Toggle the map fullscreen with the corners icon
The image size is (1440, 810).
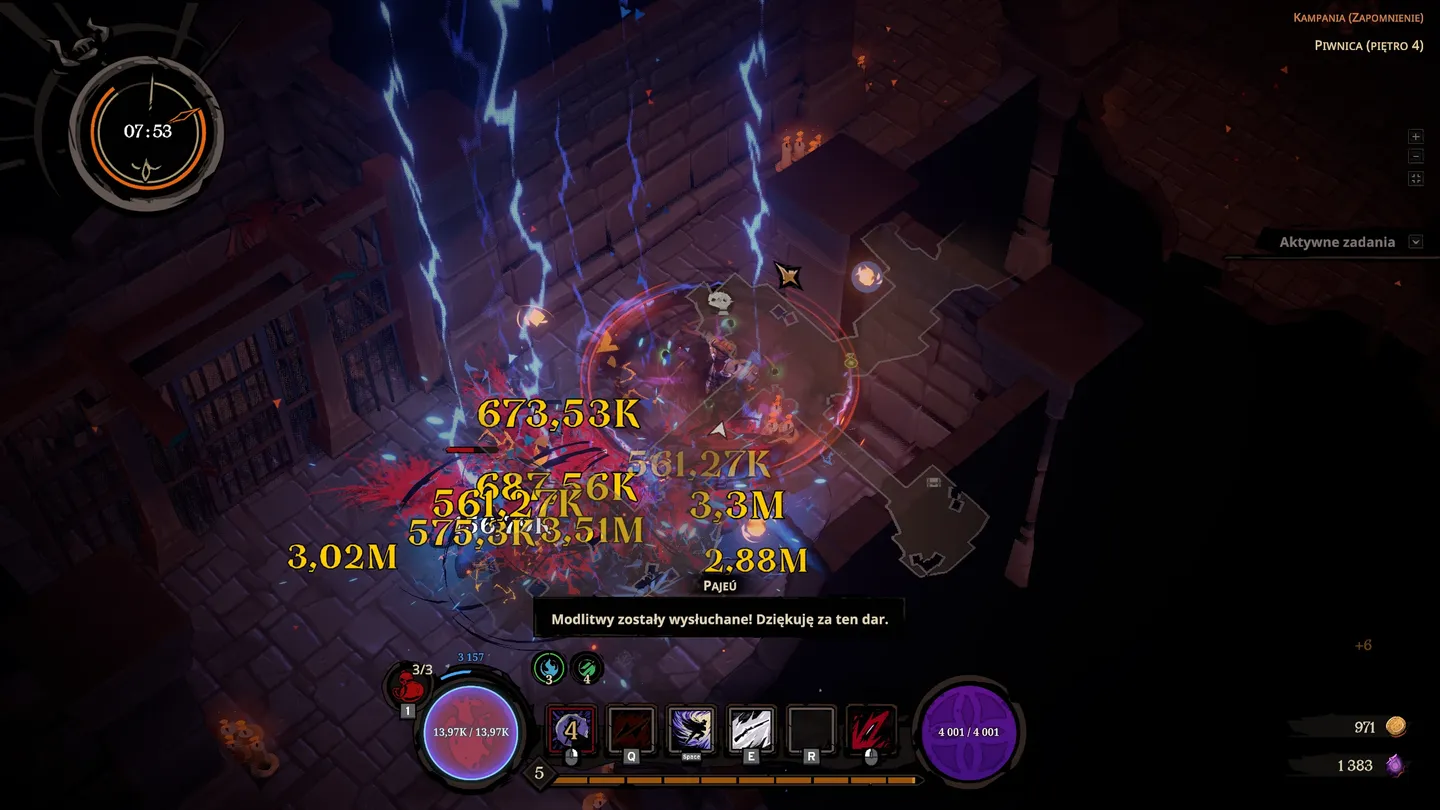pyautogui.click(x=1415, y=179)
